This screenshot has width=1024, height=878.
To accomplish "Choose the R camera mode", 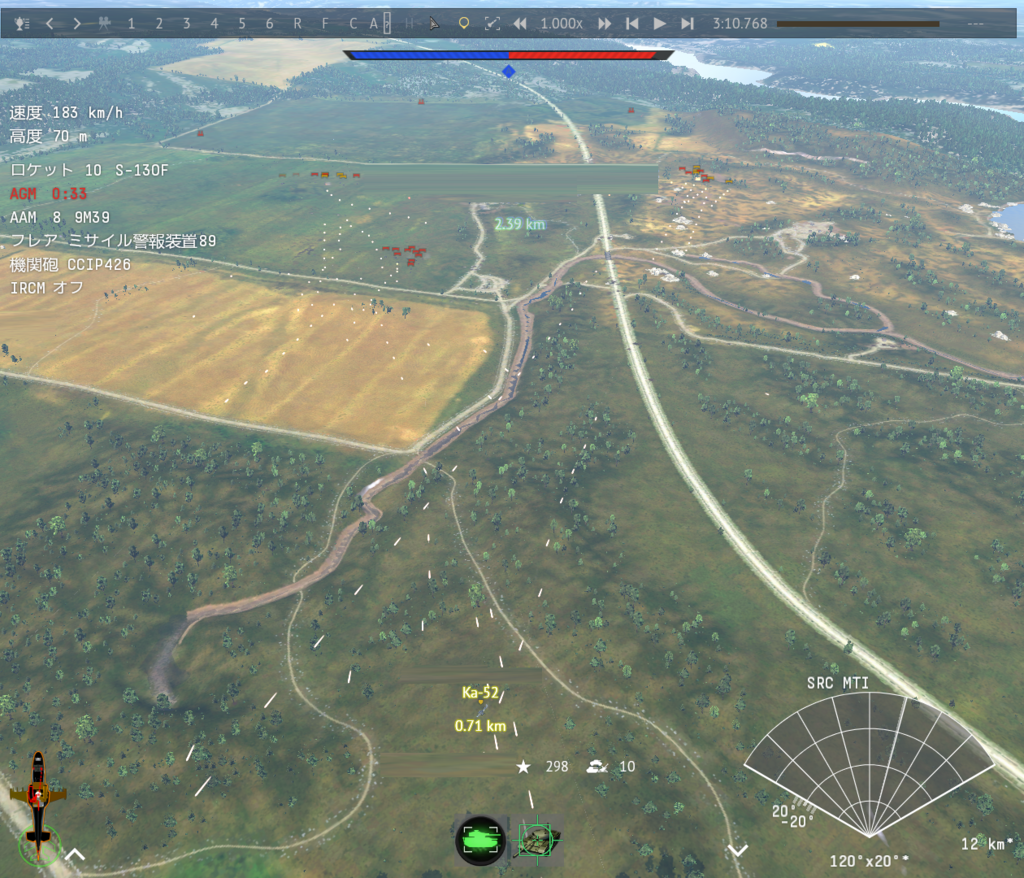I will pyautogui.click(x=297, y=23).
